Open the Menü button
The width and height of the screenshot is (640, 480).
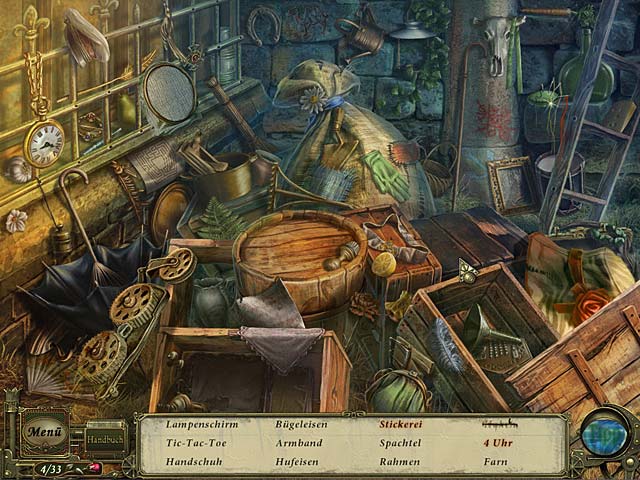point(44,433)
